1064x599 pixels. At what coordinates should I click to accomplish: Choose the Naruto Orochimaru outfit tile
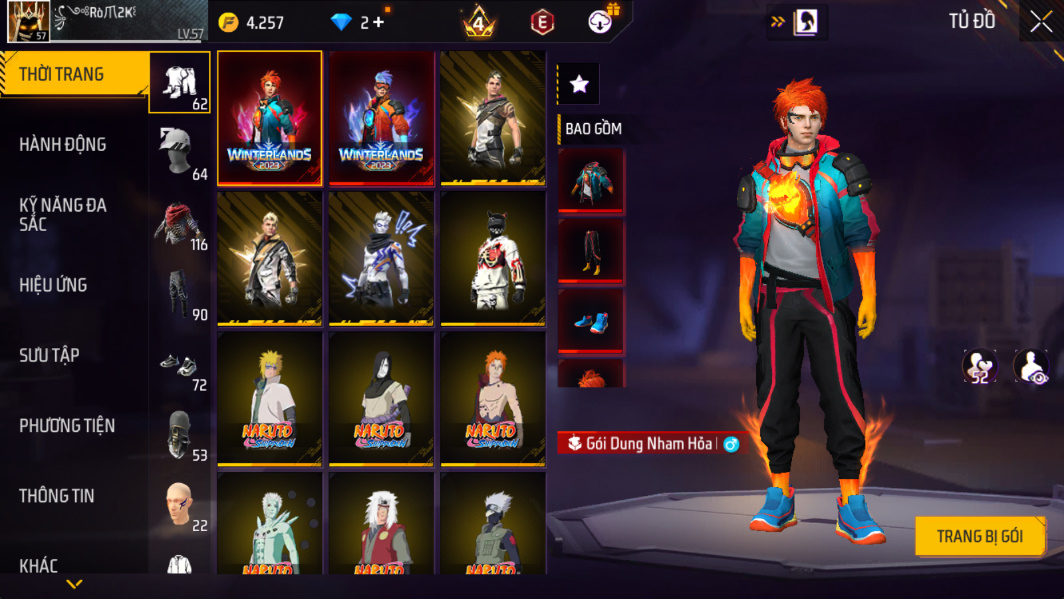(x=381, y=398)
